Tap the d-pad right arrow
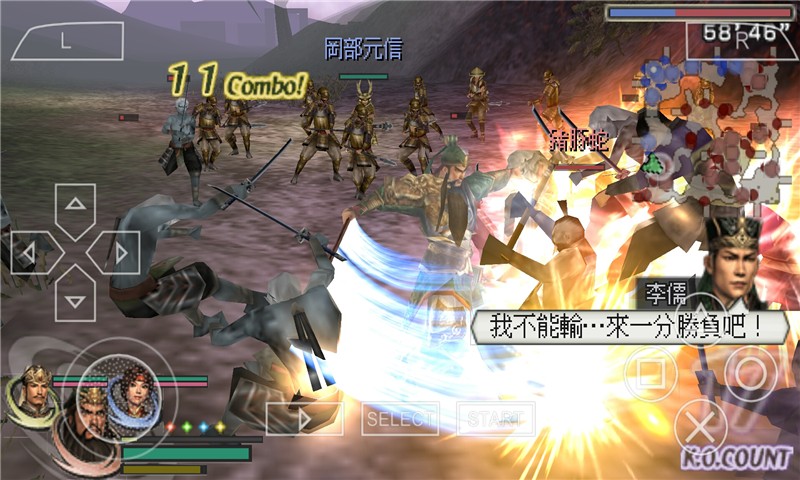 tap(116, 252)
